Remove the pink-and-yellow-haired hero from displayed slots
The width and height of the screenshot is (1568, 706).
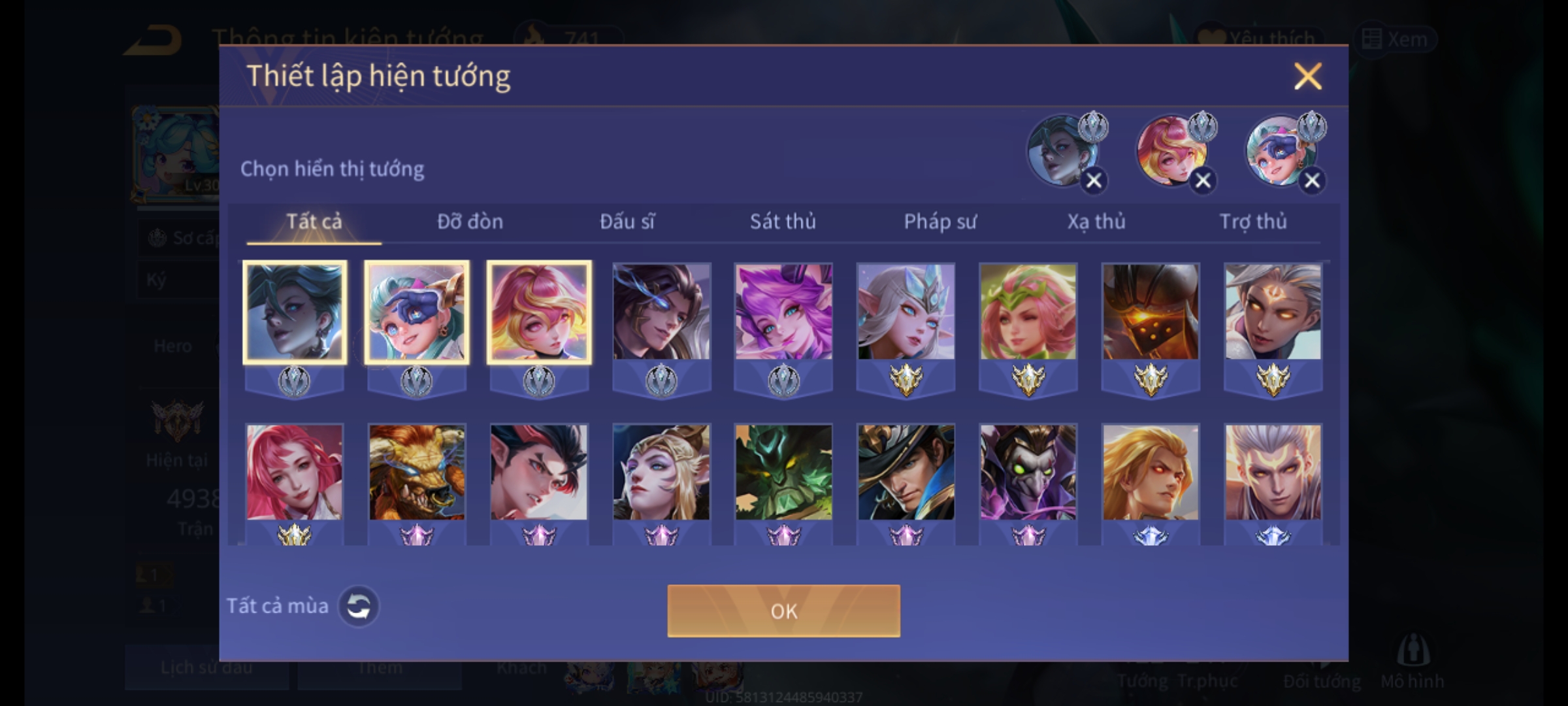click(x=1203, y=181)
